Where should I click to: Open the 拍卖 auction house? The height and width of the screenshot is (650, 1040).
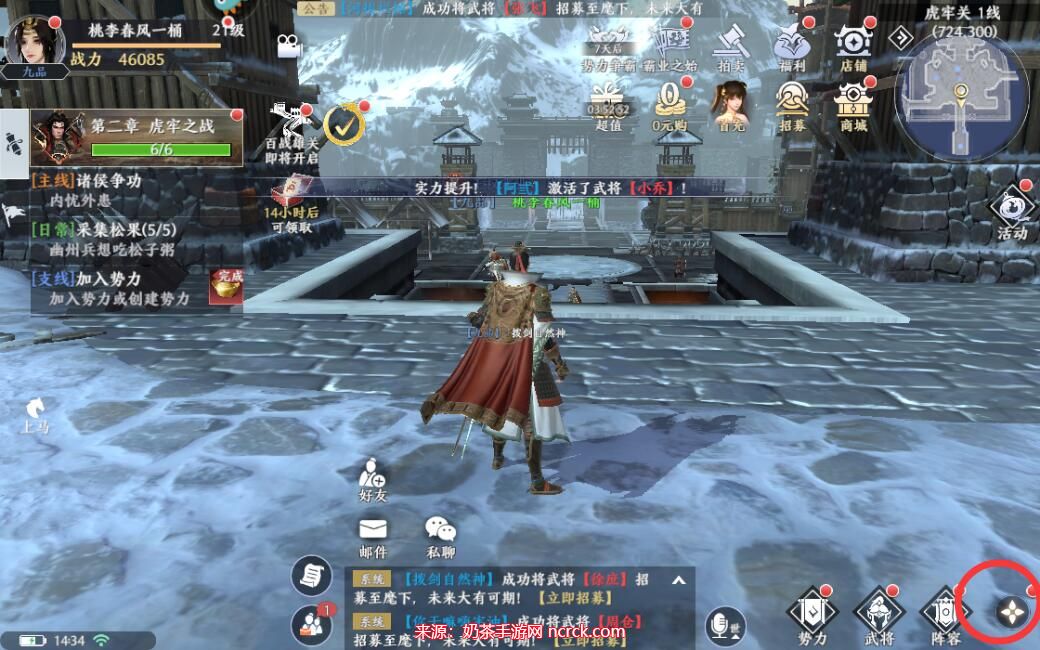732,46
